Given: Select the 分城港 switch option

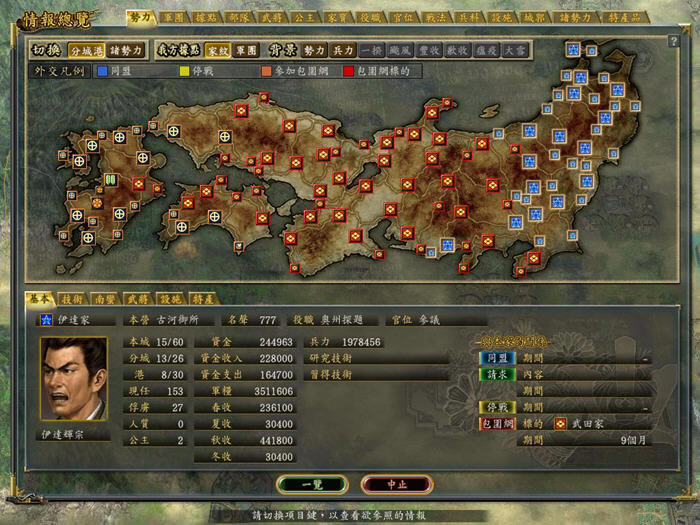Looking at the screenshot, I should (85, 49).
